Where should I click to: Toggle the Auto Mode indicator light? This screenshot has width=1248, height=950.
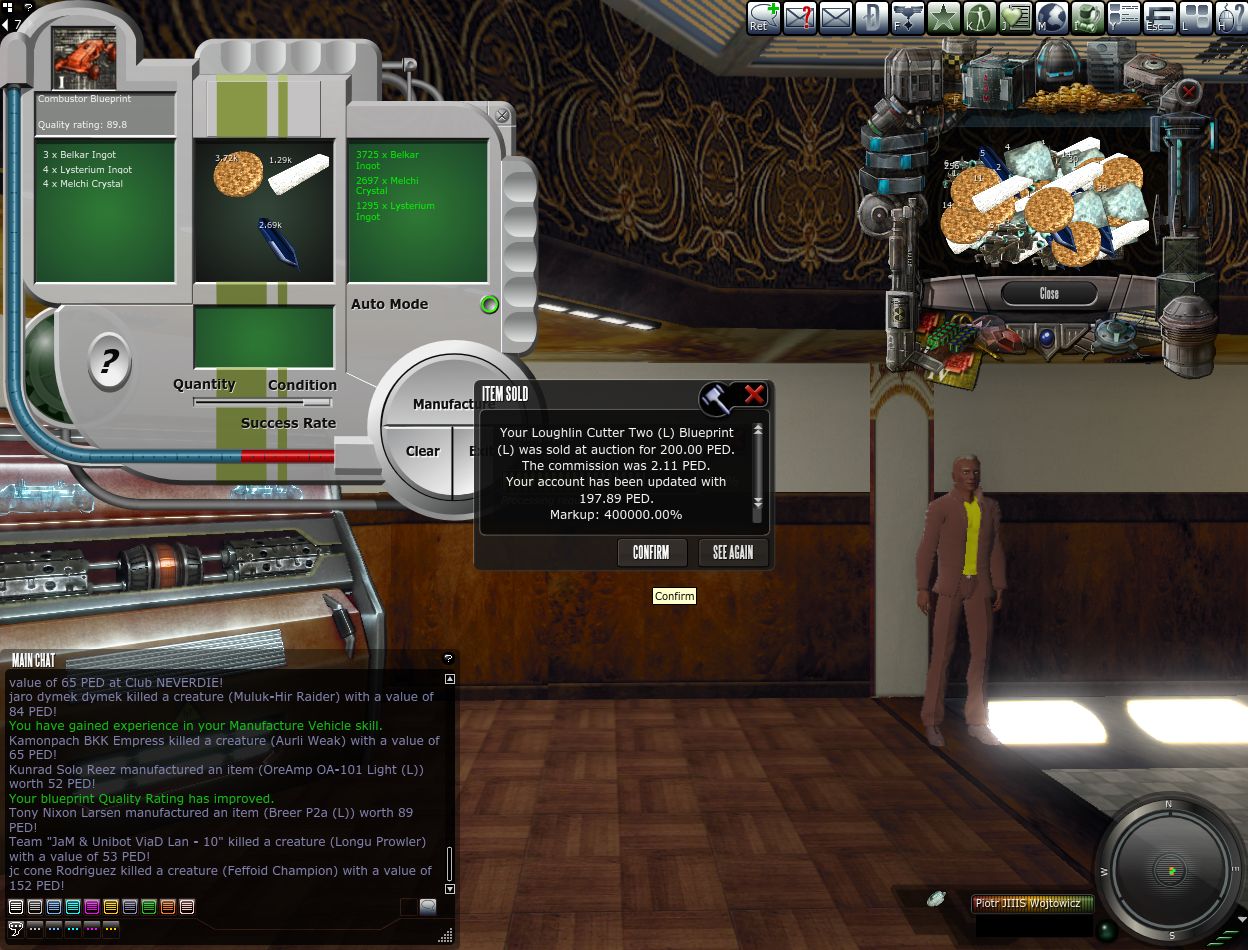coord(489,305)
